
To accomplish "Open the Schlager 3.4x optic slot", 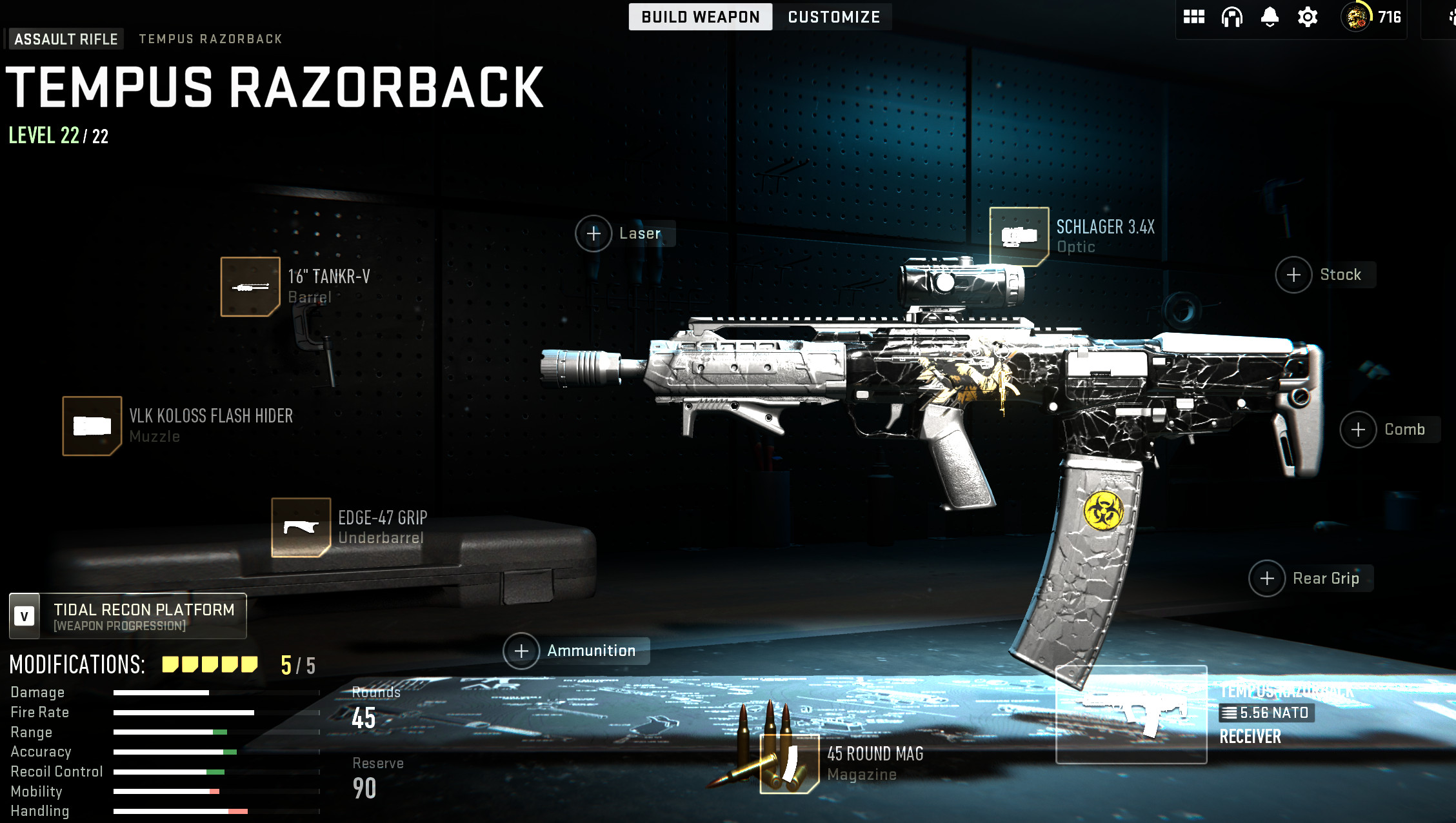I will 1019,237.
